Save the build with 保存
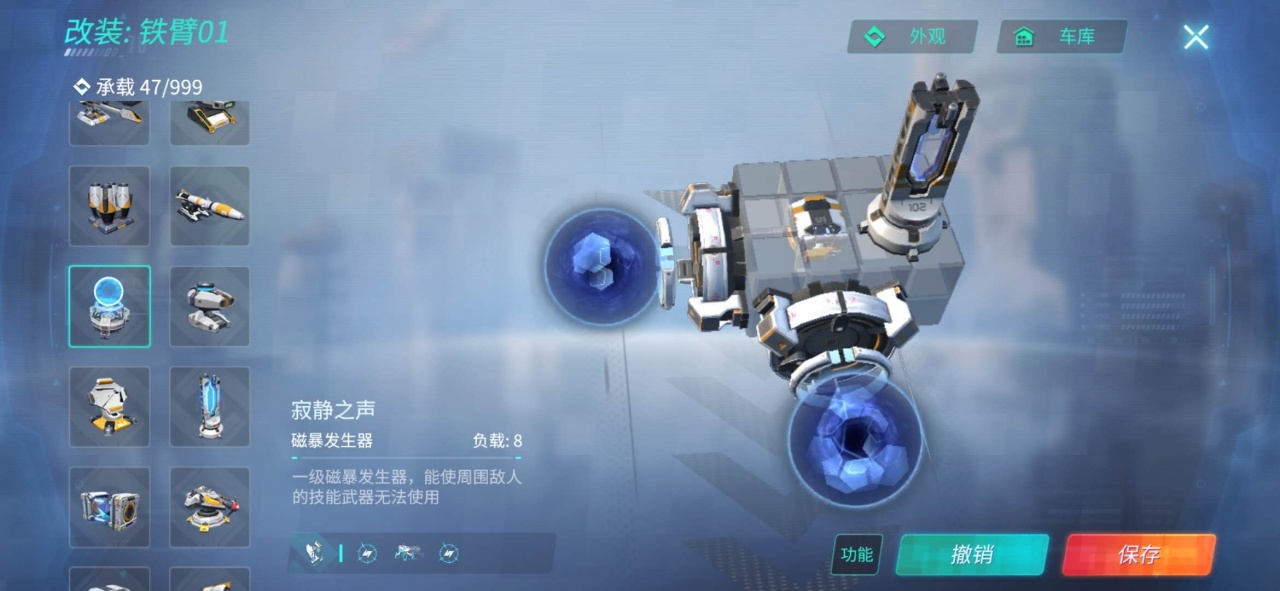The width and height of the screenshot is (1280, 591). (x=1138, y=555)
